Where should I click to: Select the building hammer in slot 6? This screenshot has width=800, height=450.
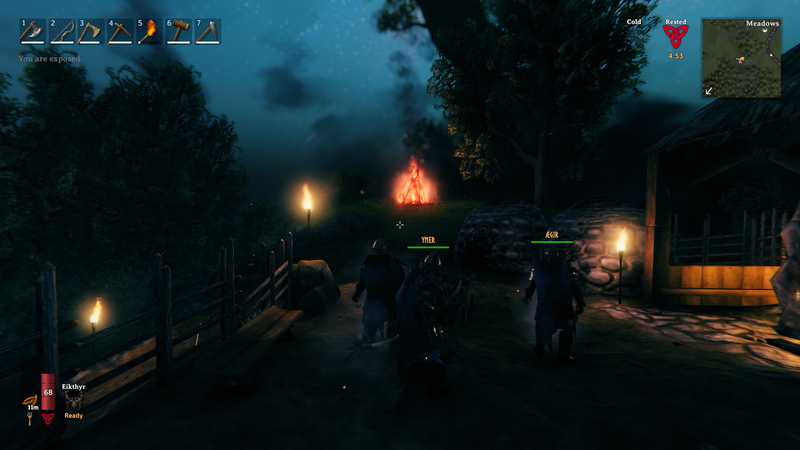tap(178, 32)
